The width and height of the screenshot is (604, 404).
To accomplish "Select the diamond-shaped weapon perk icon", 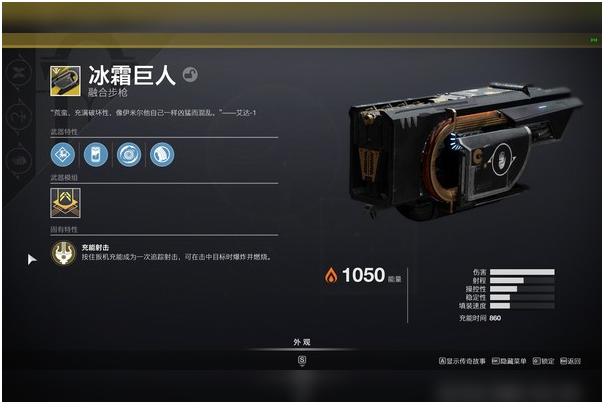I will [64, 155].
